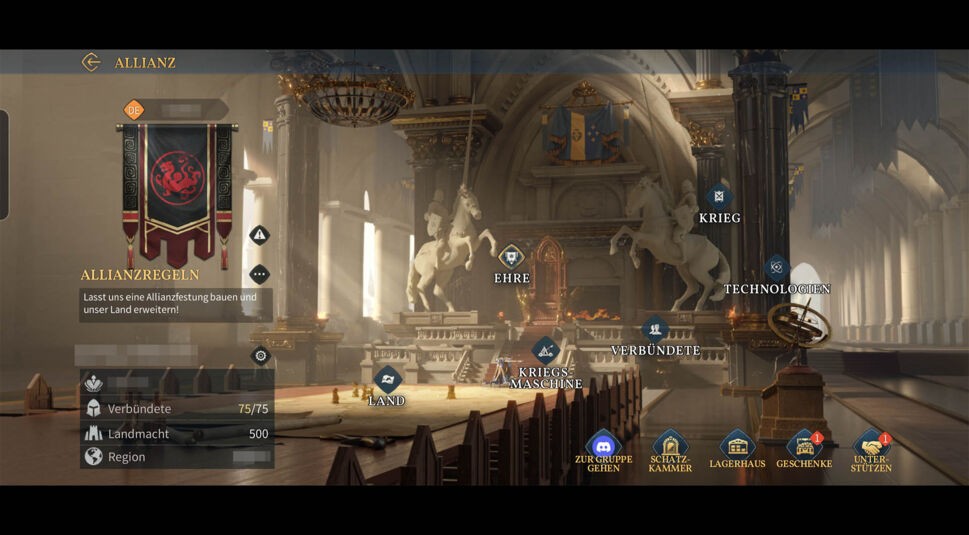Image resolution: width=969 pixels, height=535 pixels.
Task: Open the Schatzkammer treasury
Action: coord(670,447)
